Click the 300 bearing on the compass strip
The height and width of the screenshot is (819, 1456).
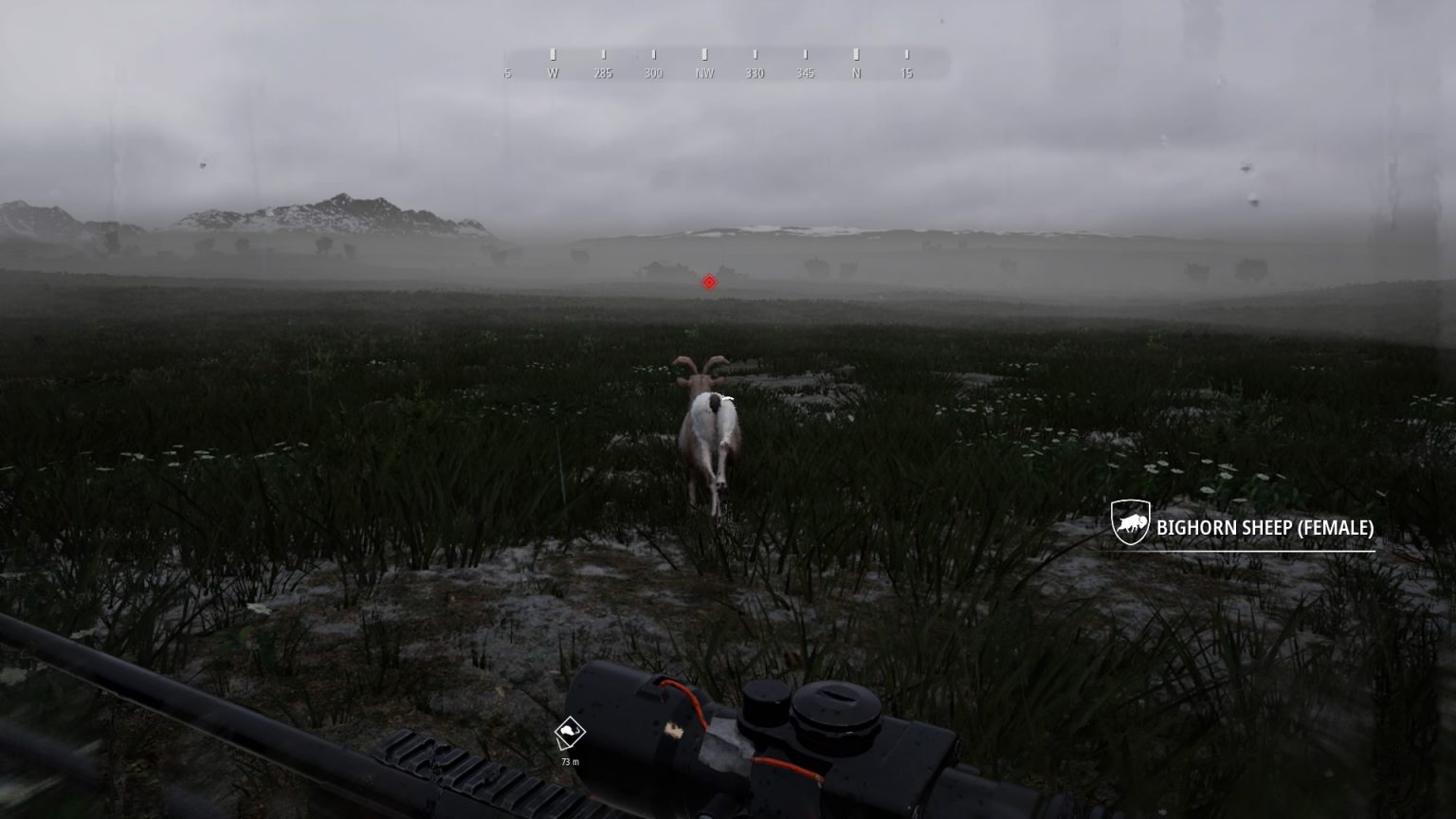[x=652, y=72]
